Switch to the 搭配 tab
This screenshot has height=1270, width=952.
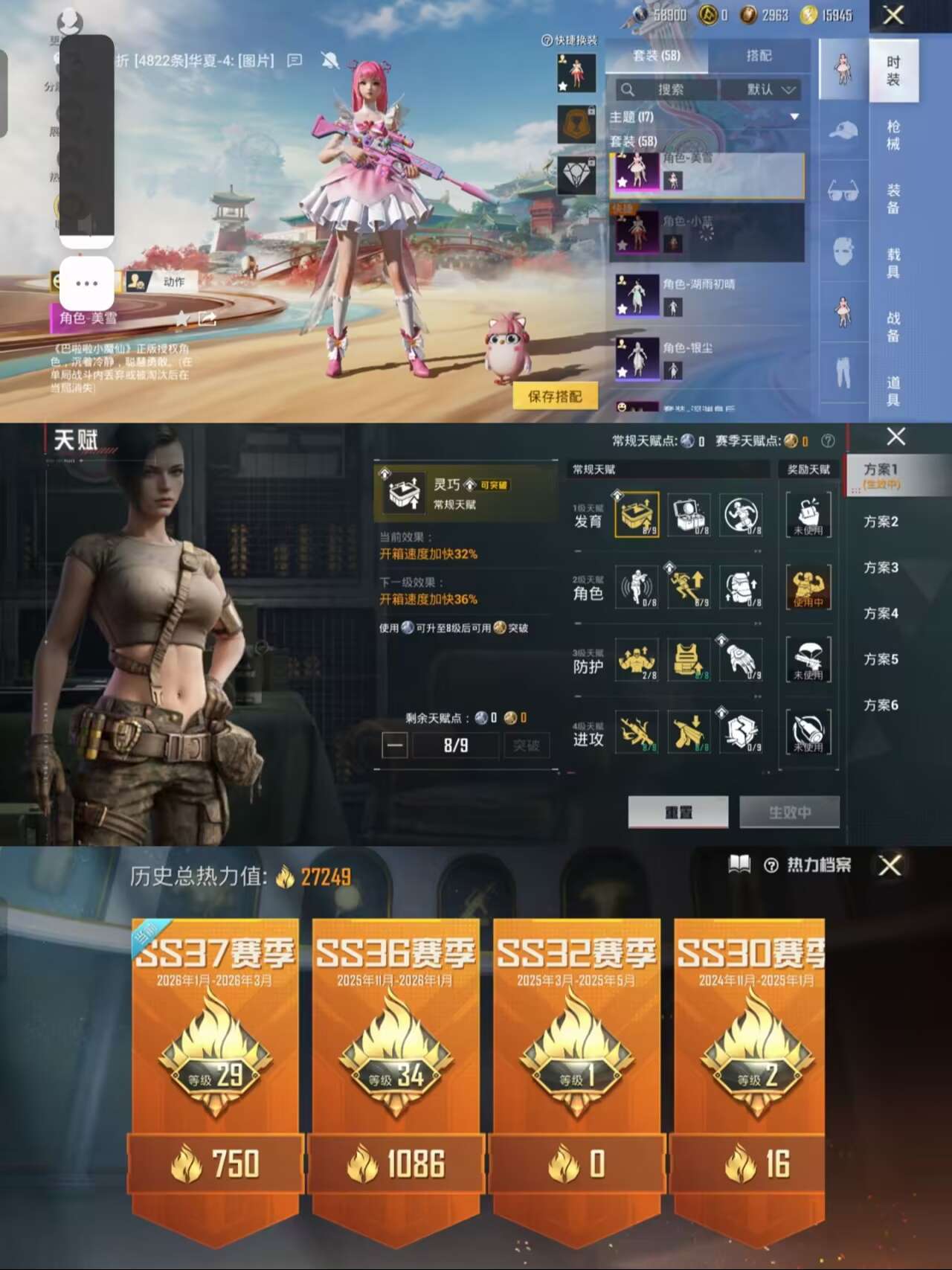point(760,56)
